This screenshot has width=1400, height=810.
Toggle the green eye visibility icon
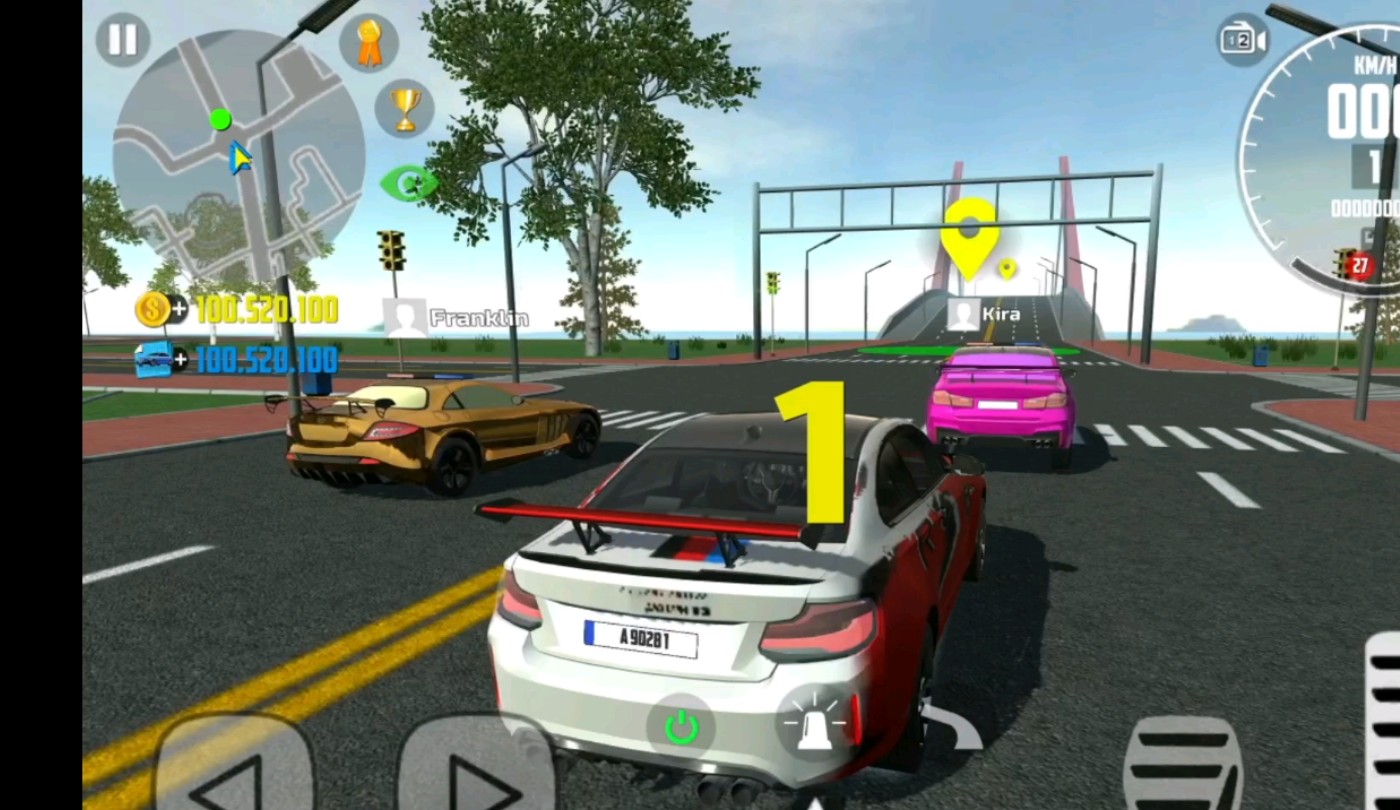[x=408, y=183]
